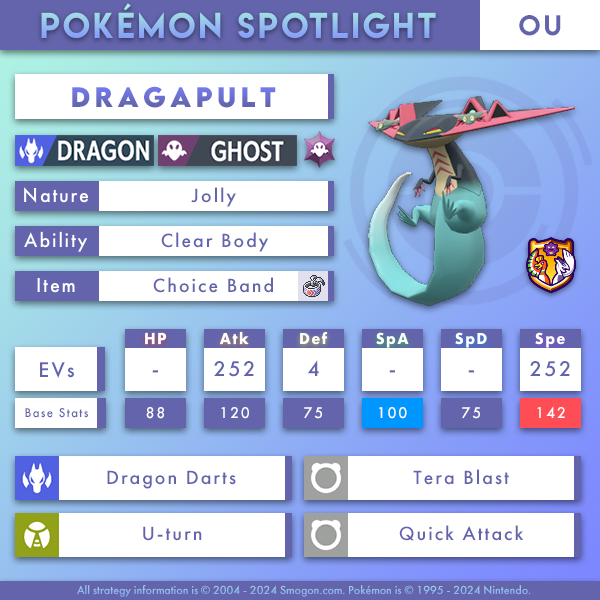Select the Spe EV value box
Viewport: 600px width, 600px height.
tap(549, 370)
